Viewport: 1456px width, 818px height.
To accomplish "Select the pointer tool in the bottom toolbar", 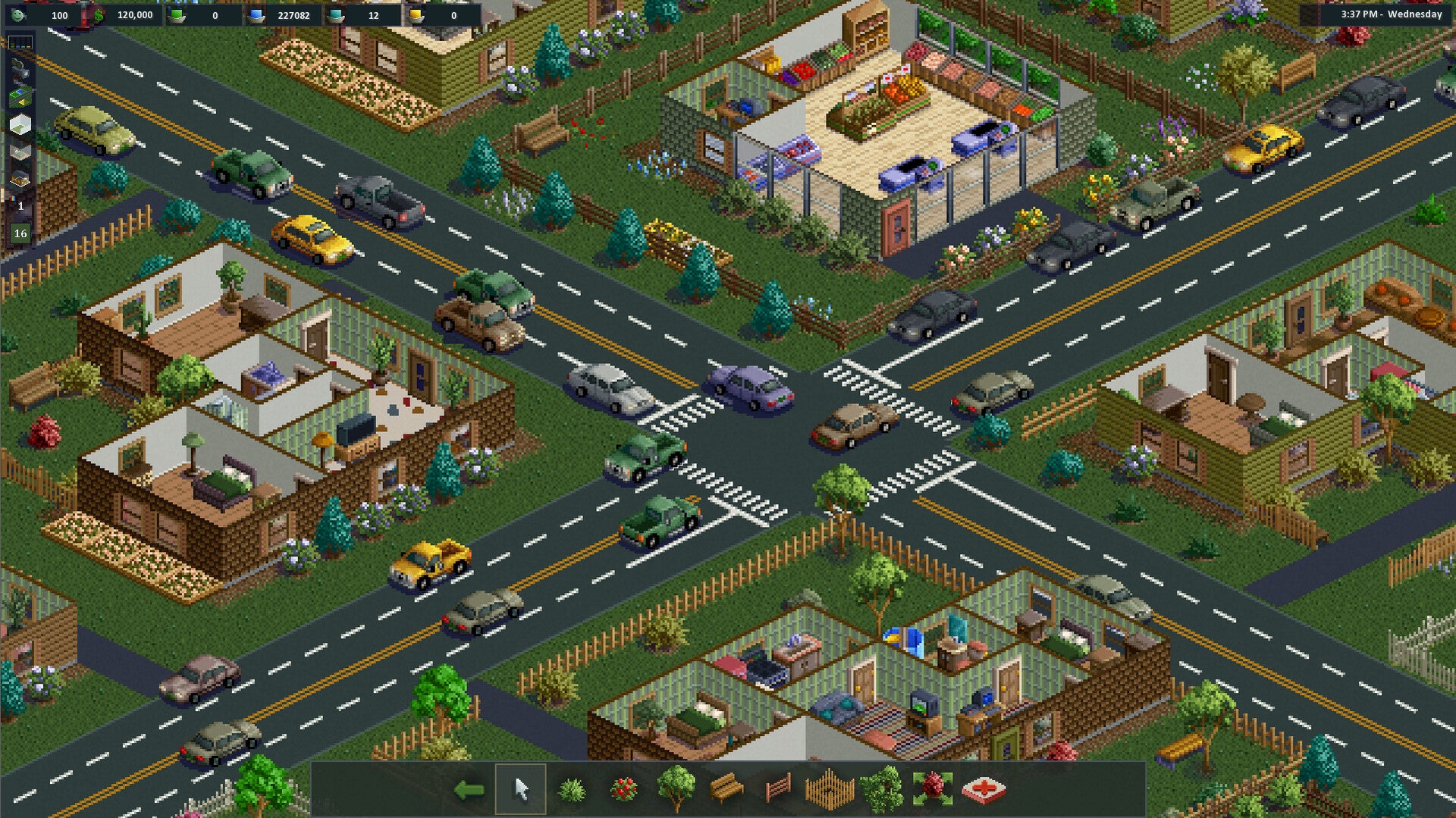I will tap(522, 788).
